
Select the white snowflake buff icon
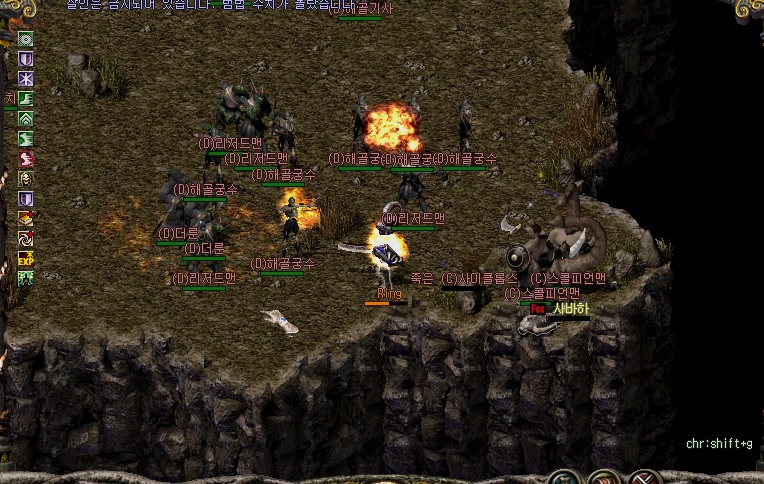(26, 79)
